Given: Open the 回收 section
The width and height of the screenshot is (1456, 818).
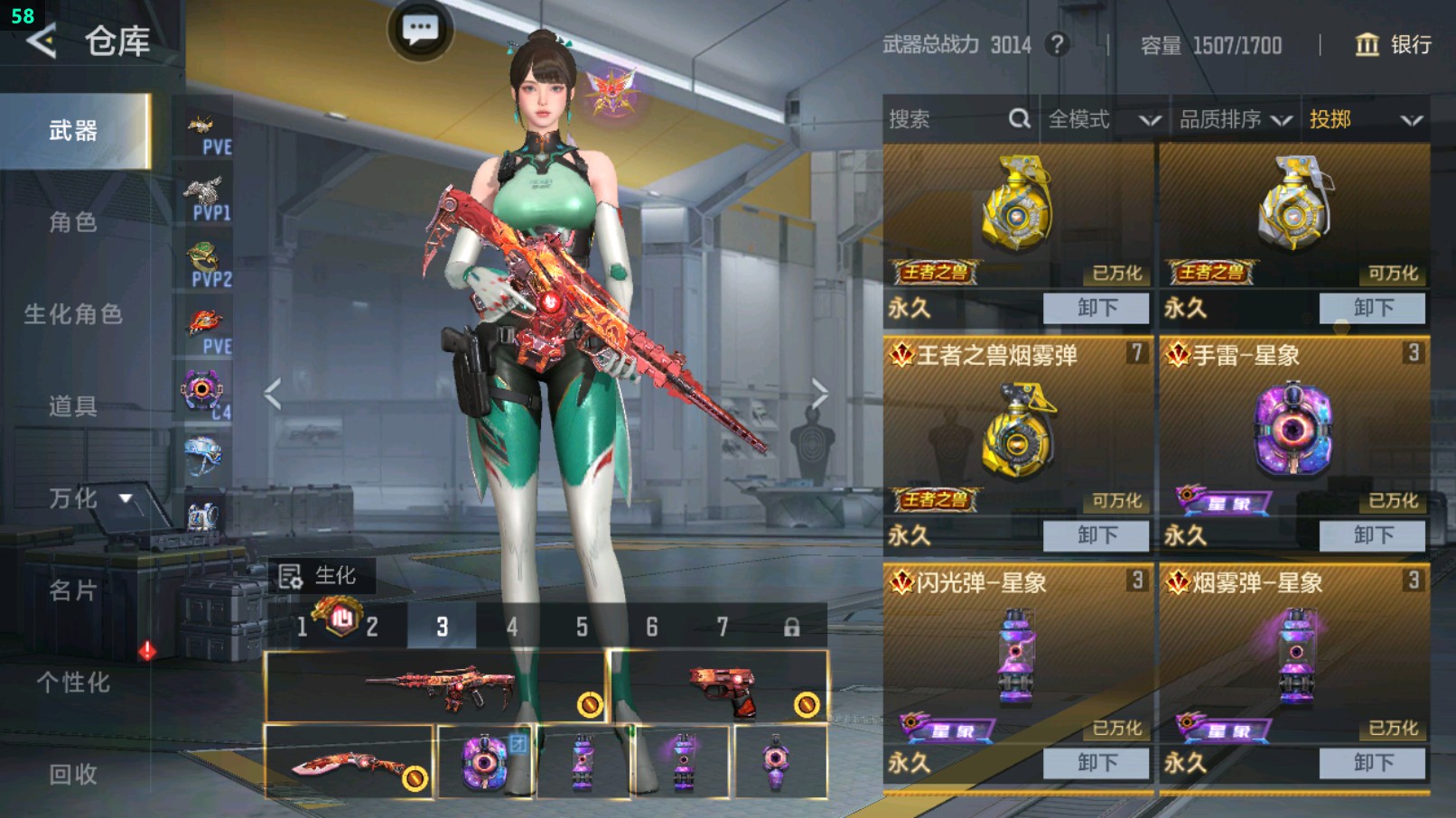Looking at the screenshot, I should point(73,774).
